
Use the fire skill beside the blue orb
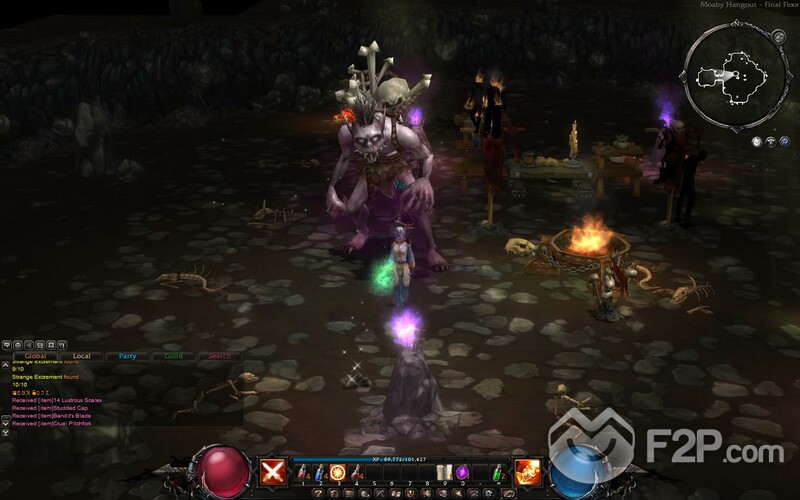tap(527, 472)
